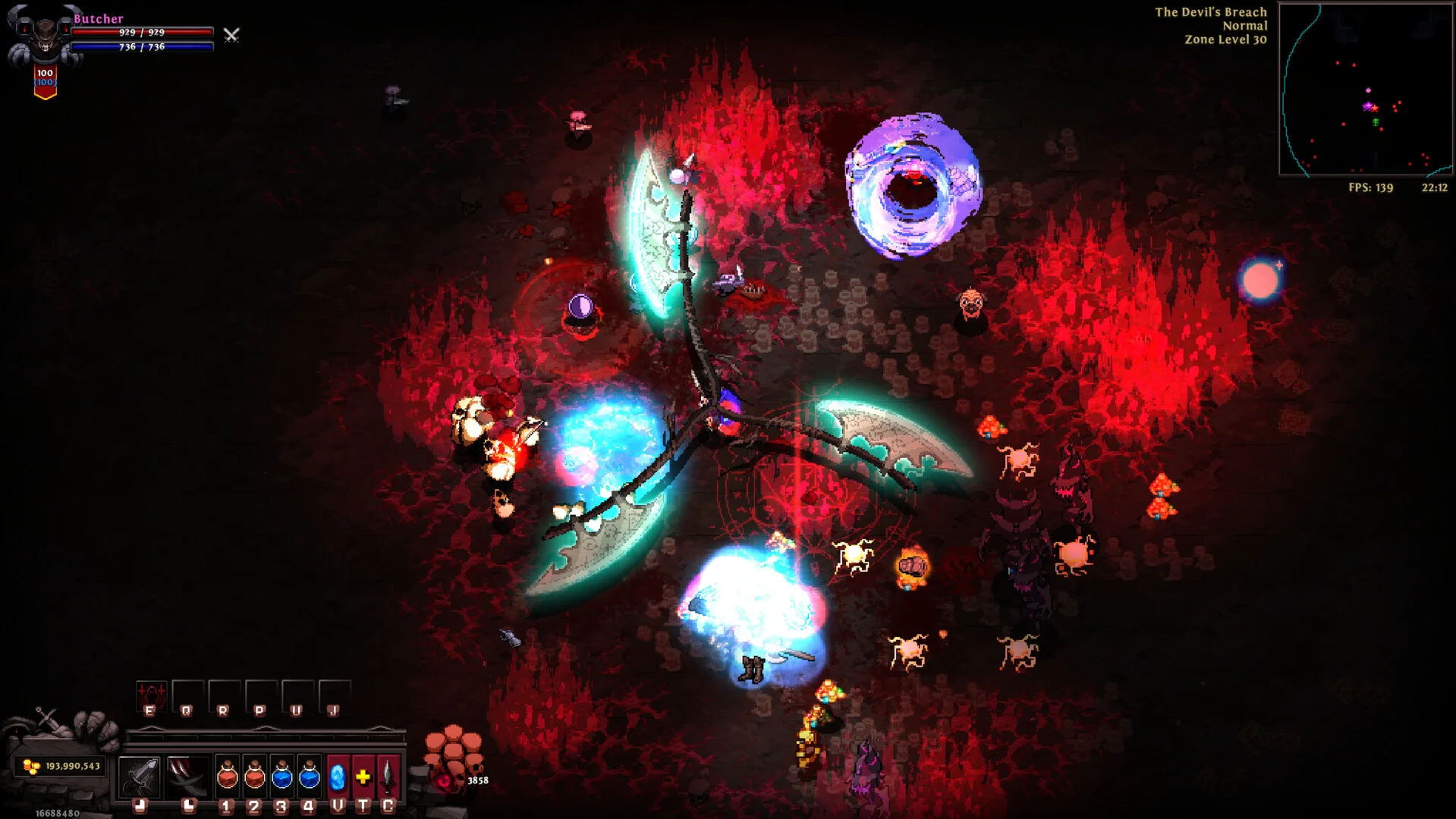Select the sword primary attack slot
The height and width of the screenshot is (819, 1456).
pos(140,776)
